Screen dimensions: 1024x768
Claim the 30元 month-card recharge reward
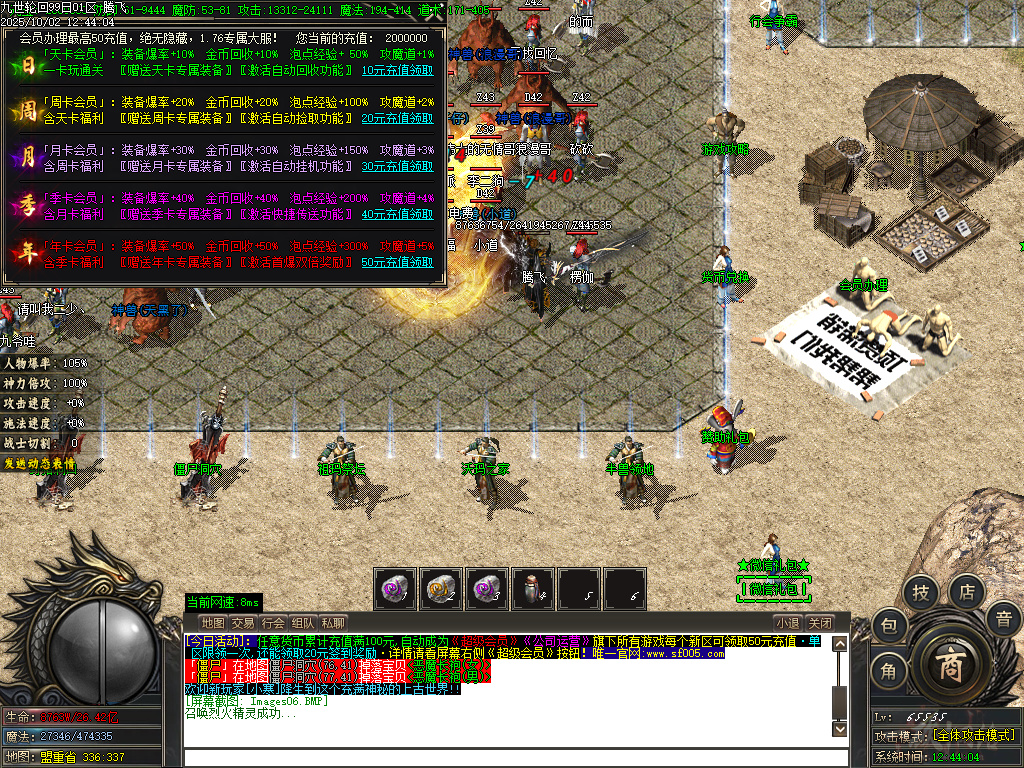(397, 166)
